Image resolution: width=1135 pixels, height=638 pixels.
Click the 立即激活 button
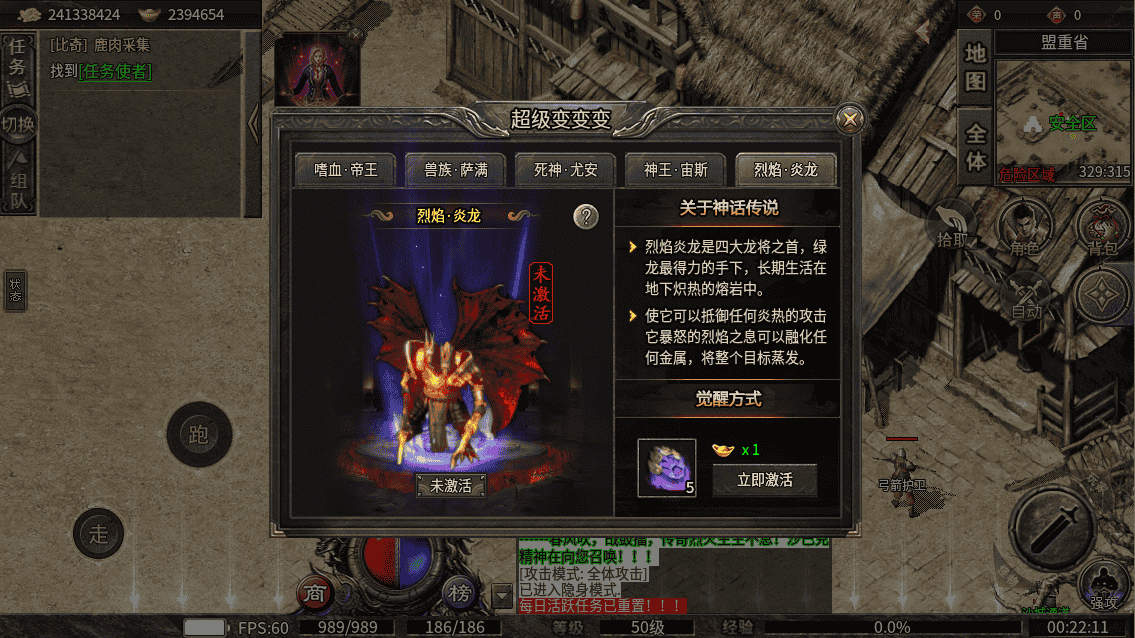point(764,480)
